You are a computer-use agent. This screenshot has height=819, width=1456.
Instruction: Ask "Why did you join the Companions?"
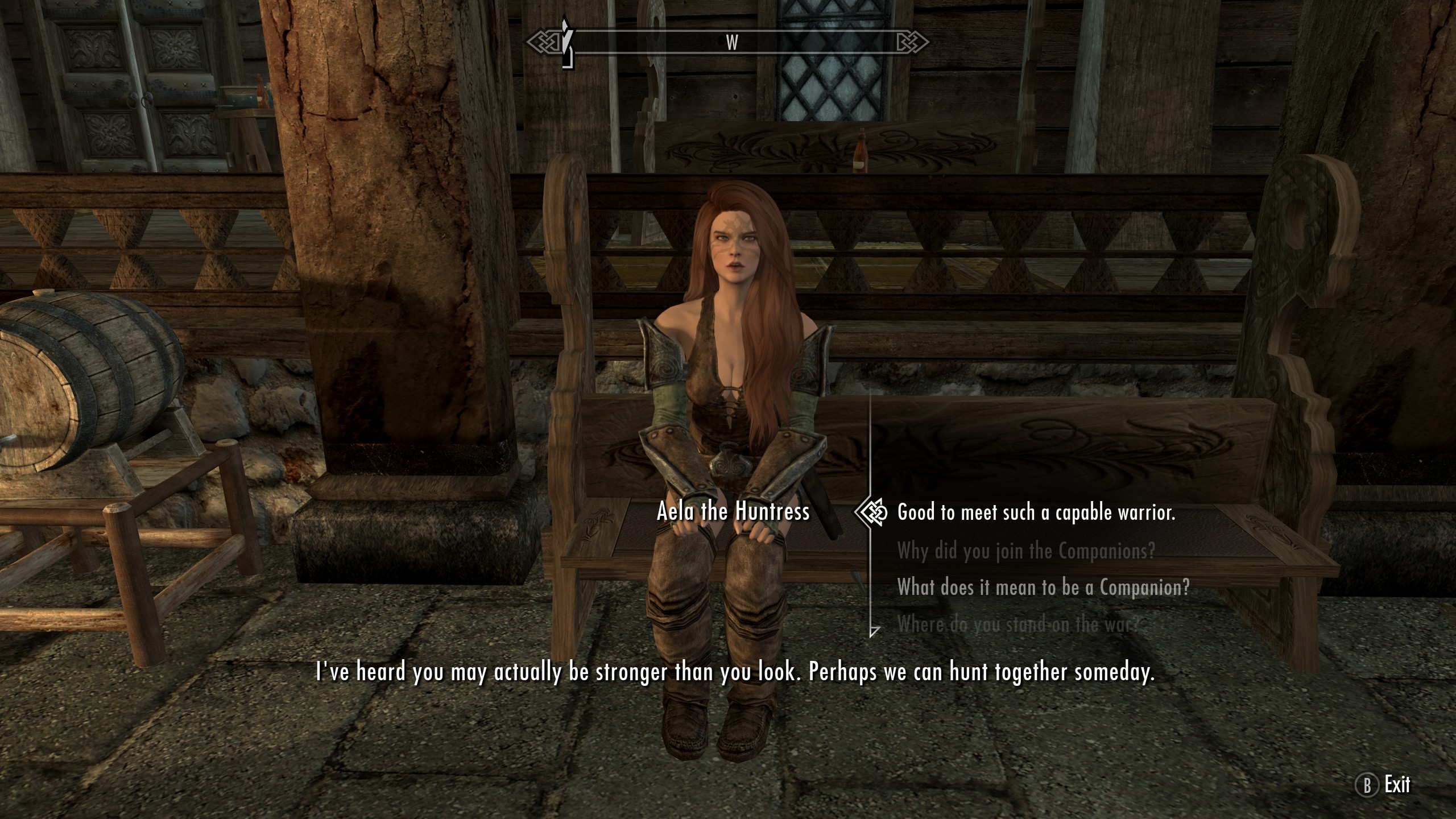pos(1025,551)
